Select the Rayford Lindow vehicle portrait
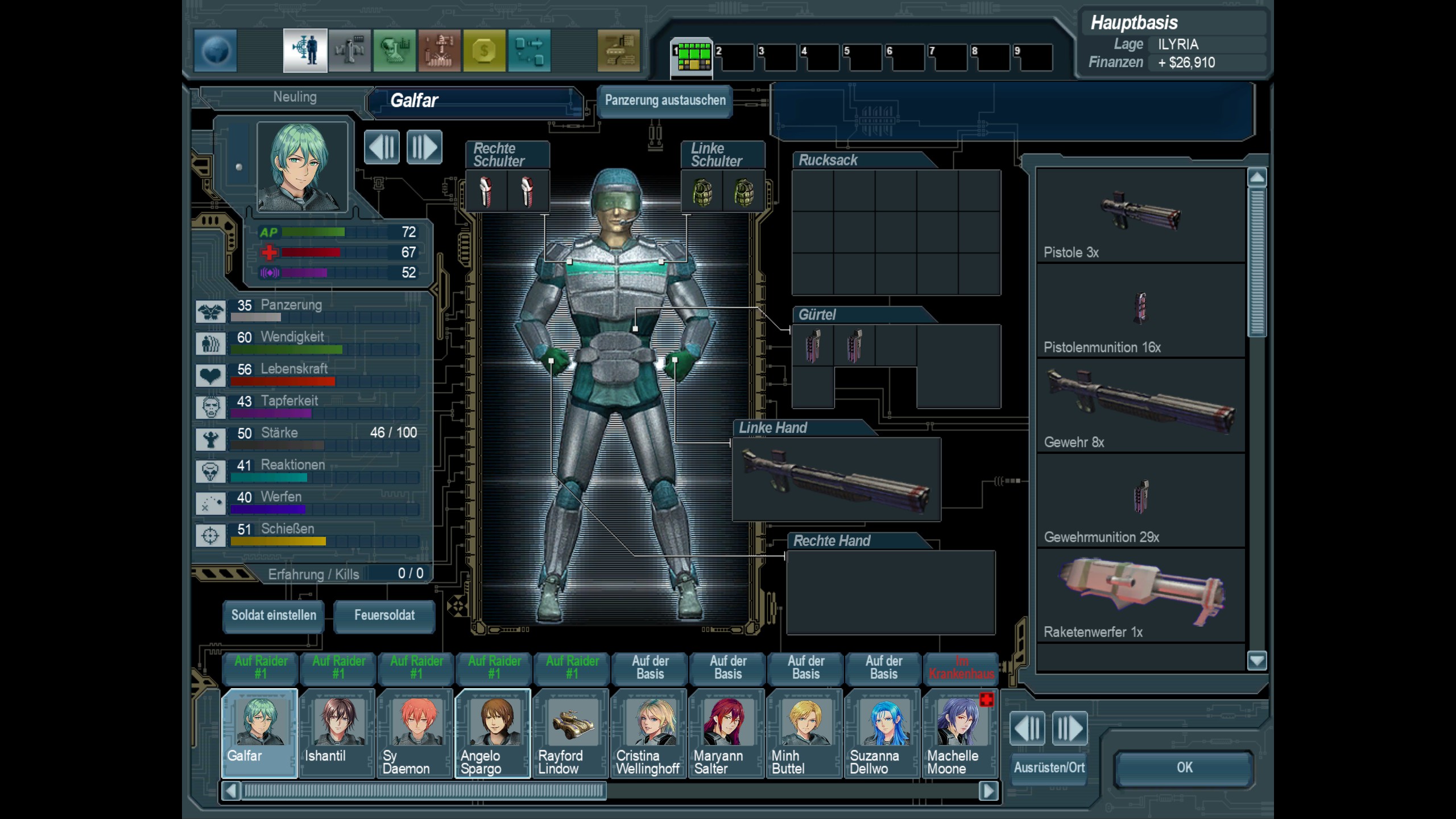 tap(571, 732)
